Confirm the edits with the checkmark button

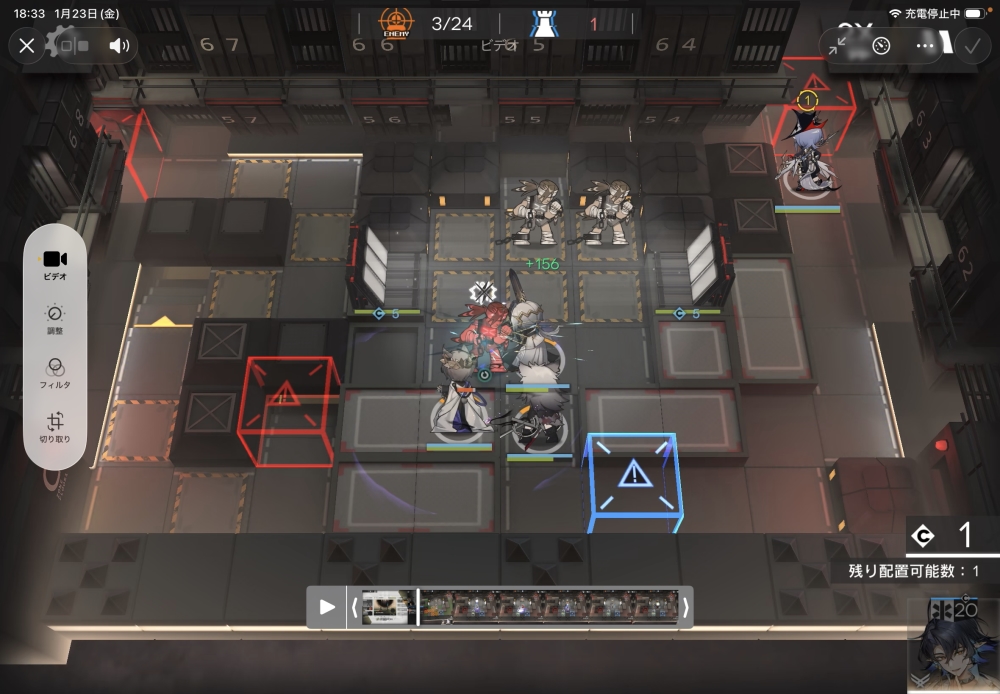coord(971,45)
